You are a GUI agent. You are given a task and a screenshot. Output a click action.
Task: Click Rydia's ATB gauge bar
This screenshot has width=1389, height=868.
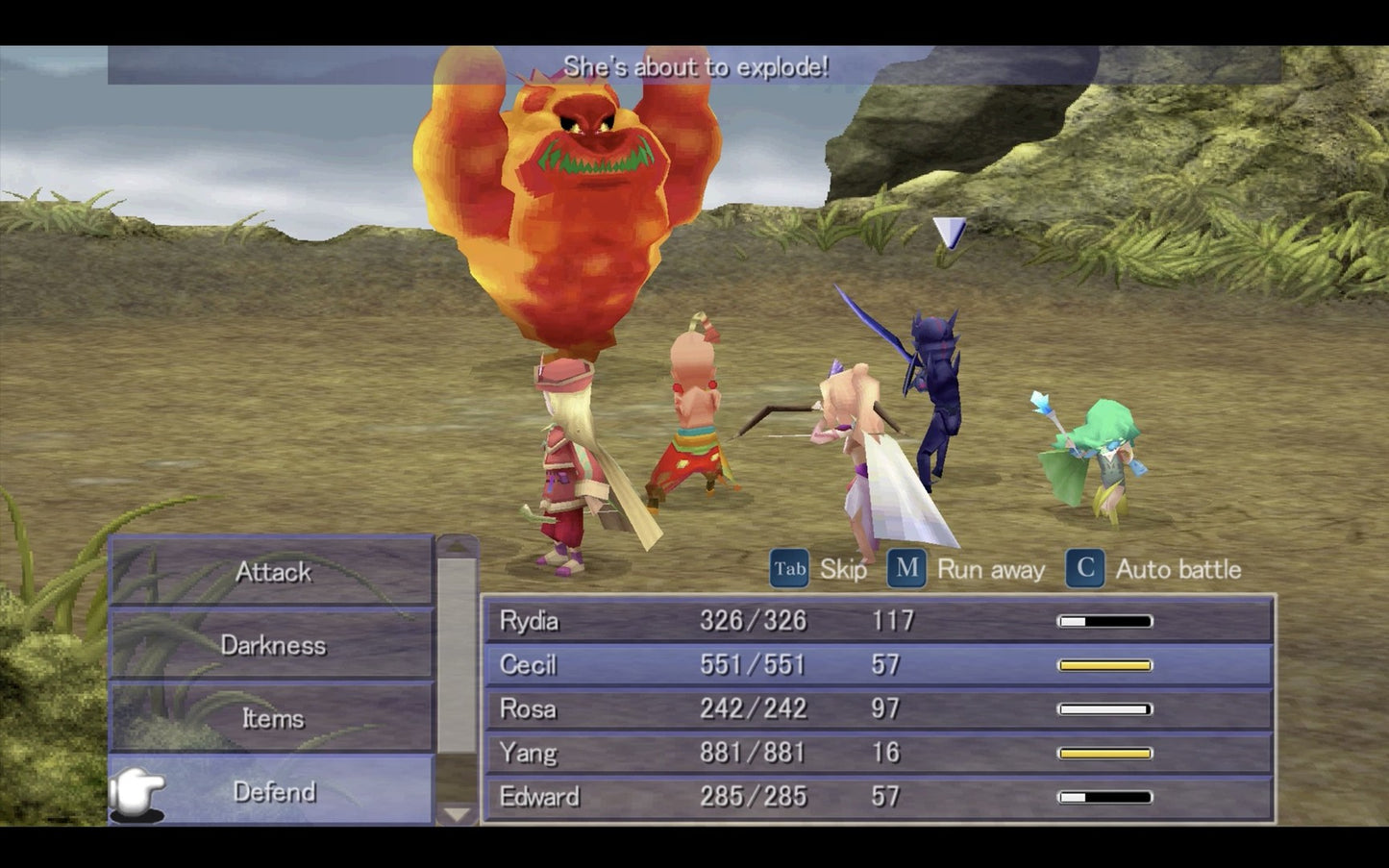click(x=1104, y=621)
